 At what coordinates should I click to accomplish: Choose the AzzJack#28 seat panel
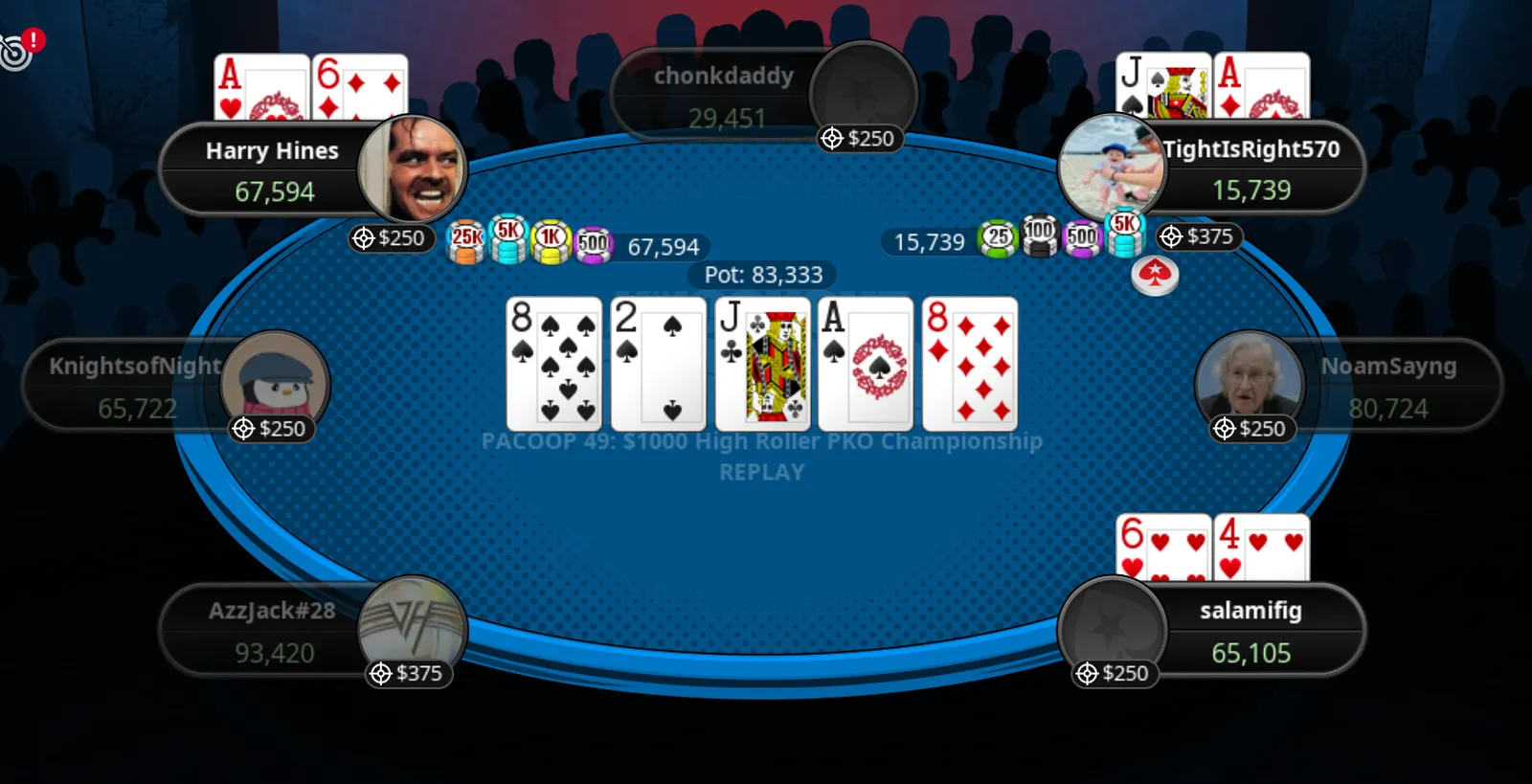pos(272,631)
